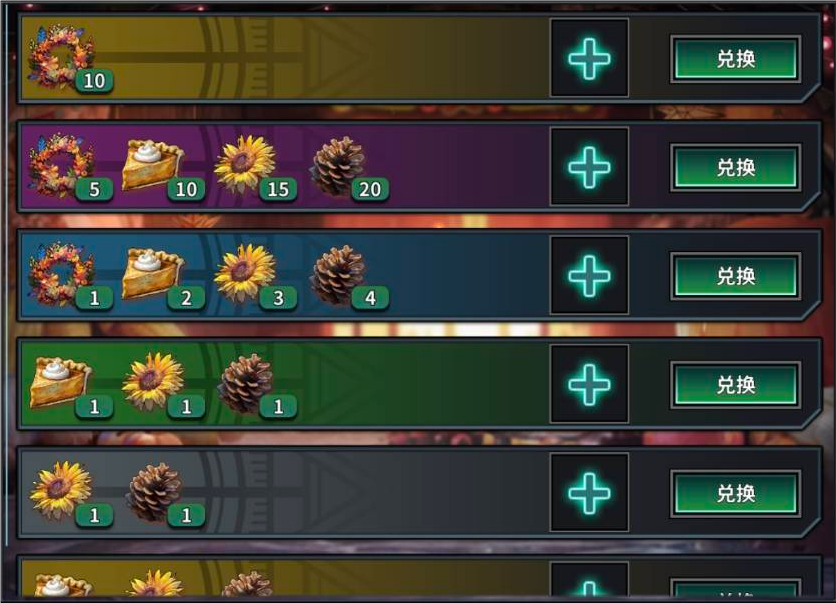Viewport: 836px width, 603px height.
Task: Click 兑换 on the blue row
Action: [x=735, y=276]
